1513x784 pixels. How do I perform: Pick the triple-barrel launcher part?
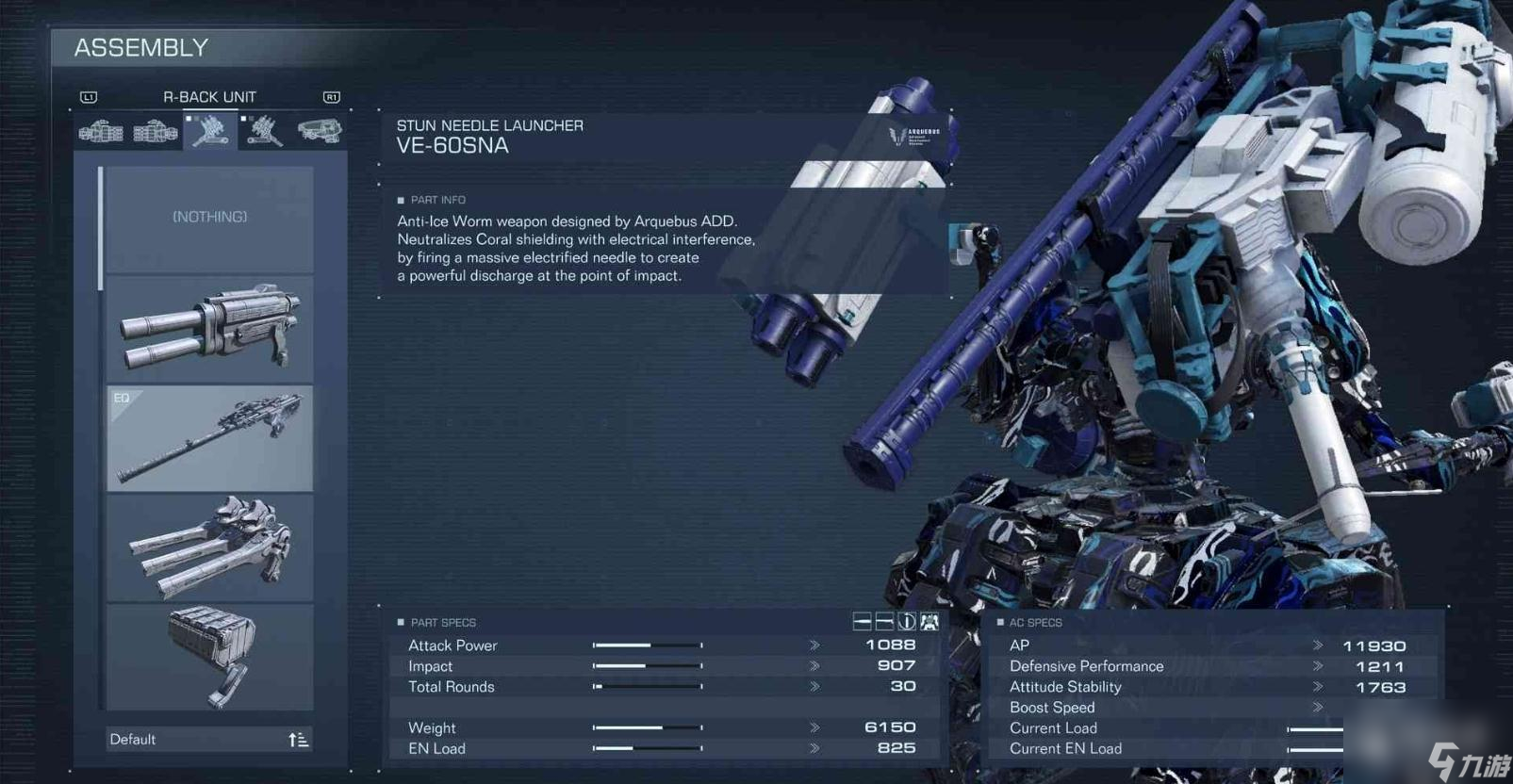[209, 547]
